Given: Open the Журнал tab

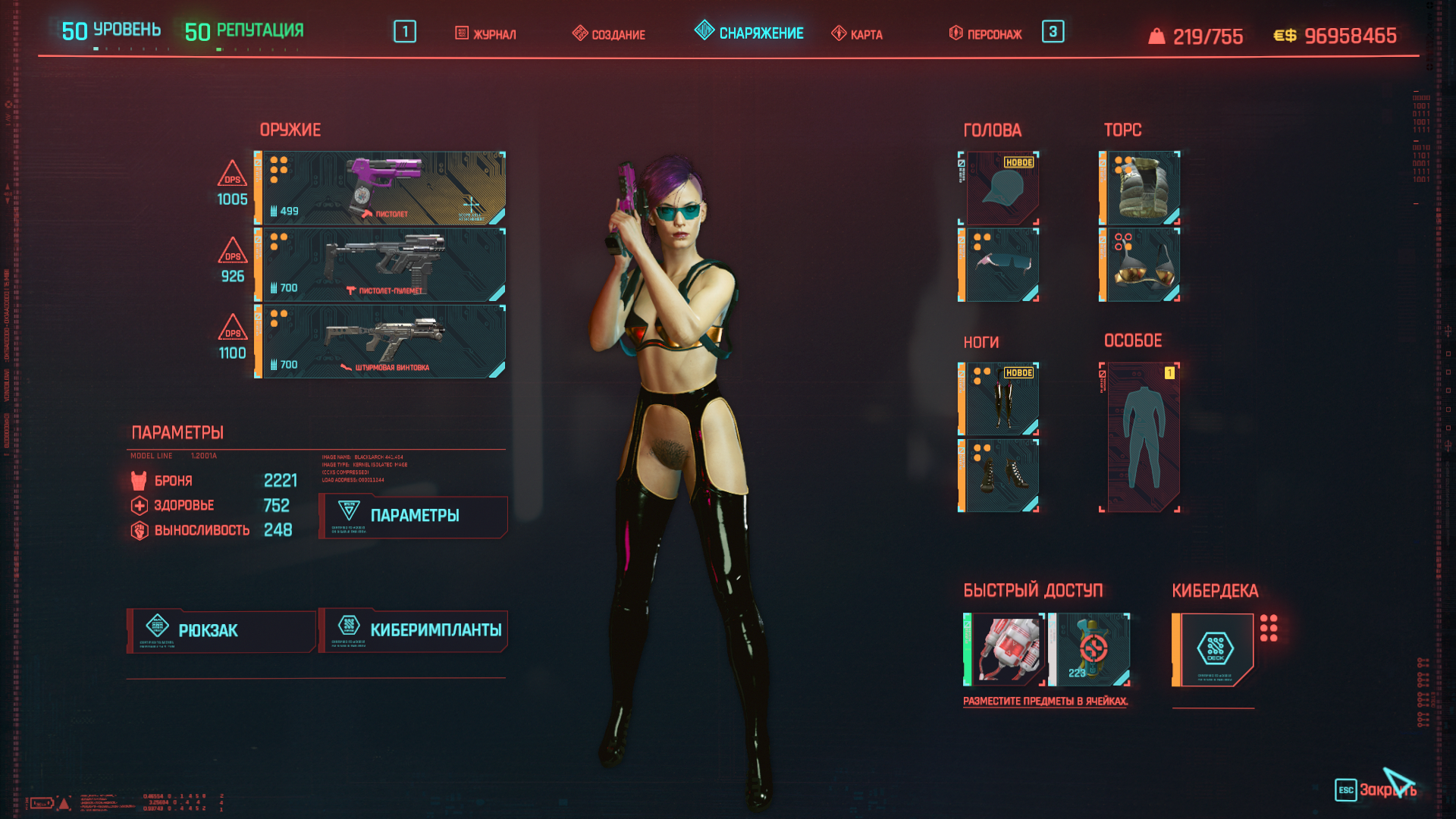Looking at the screenshot, I should pos(486,34).
